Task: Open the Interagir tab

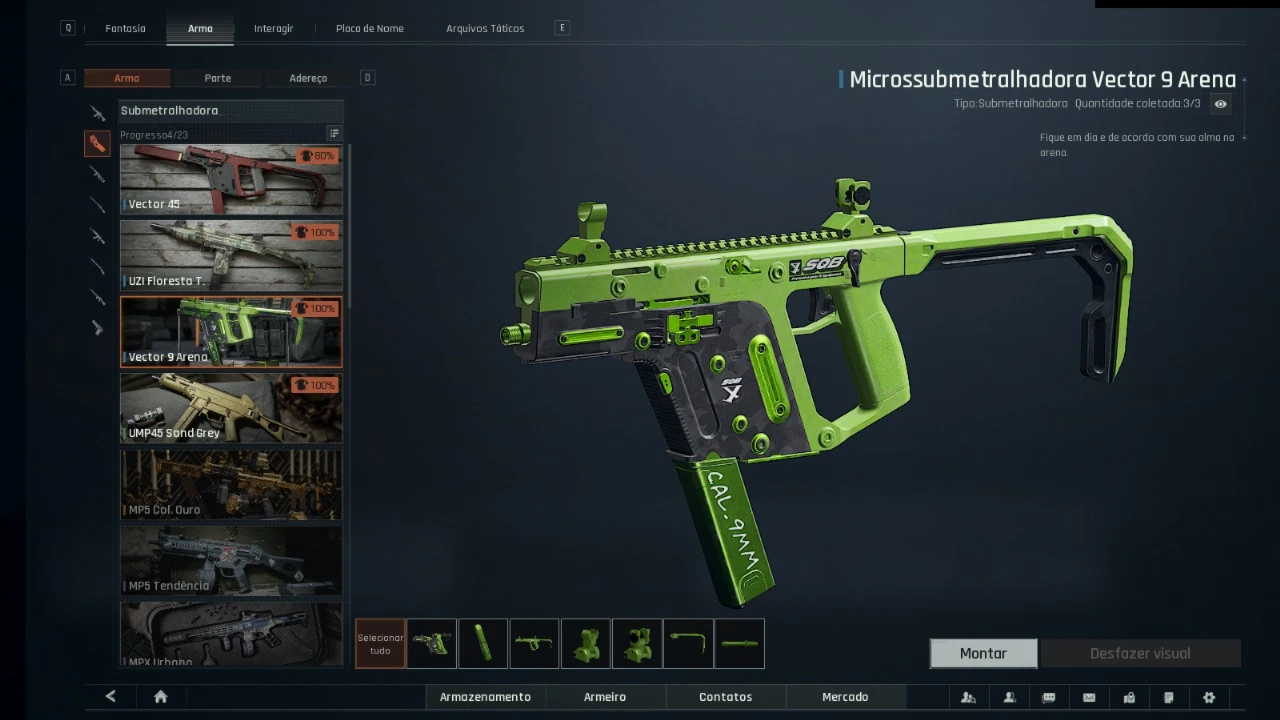Action: point(273,28)
